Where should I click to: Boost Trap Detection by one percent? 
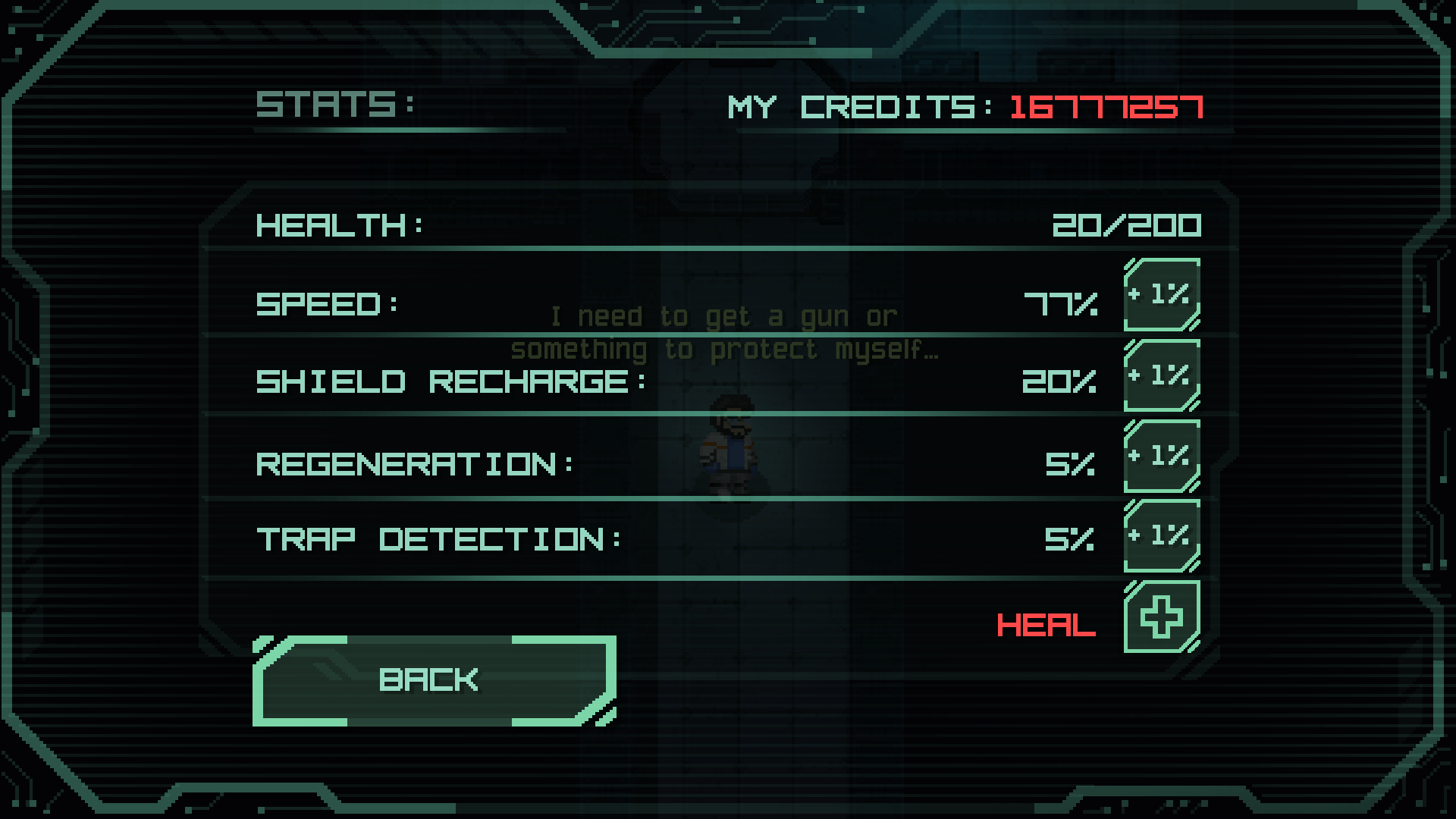[x=1161, y=536]
